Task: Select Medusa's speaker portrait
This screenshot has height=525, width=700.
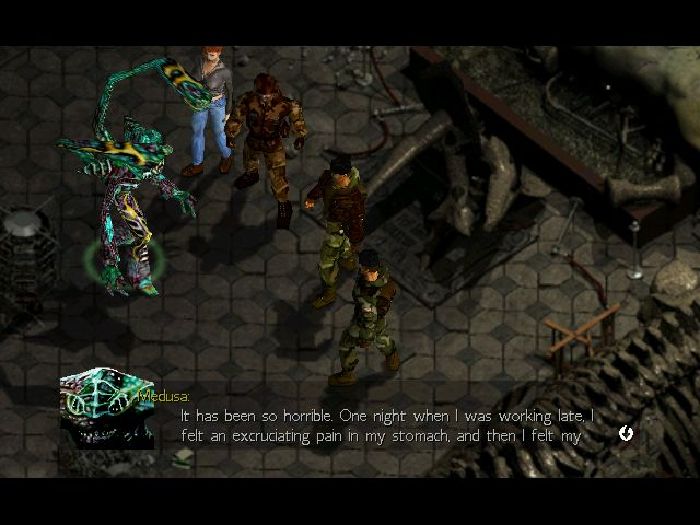Action: pyautogui.click(x=106, y=406)
